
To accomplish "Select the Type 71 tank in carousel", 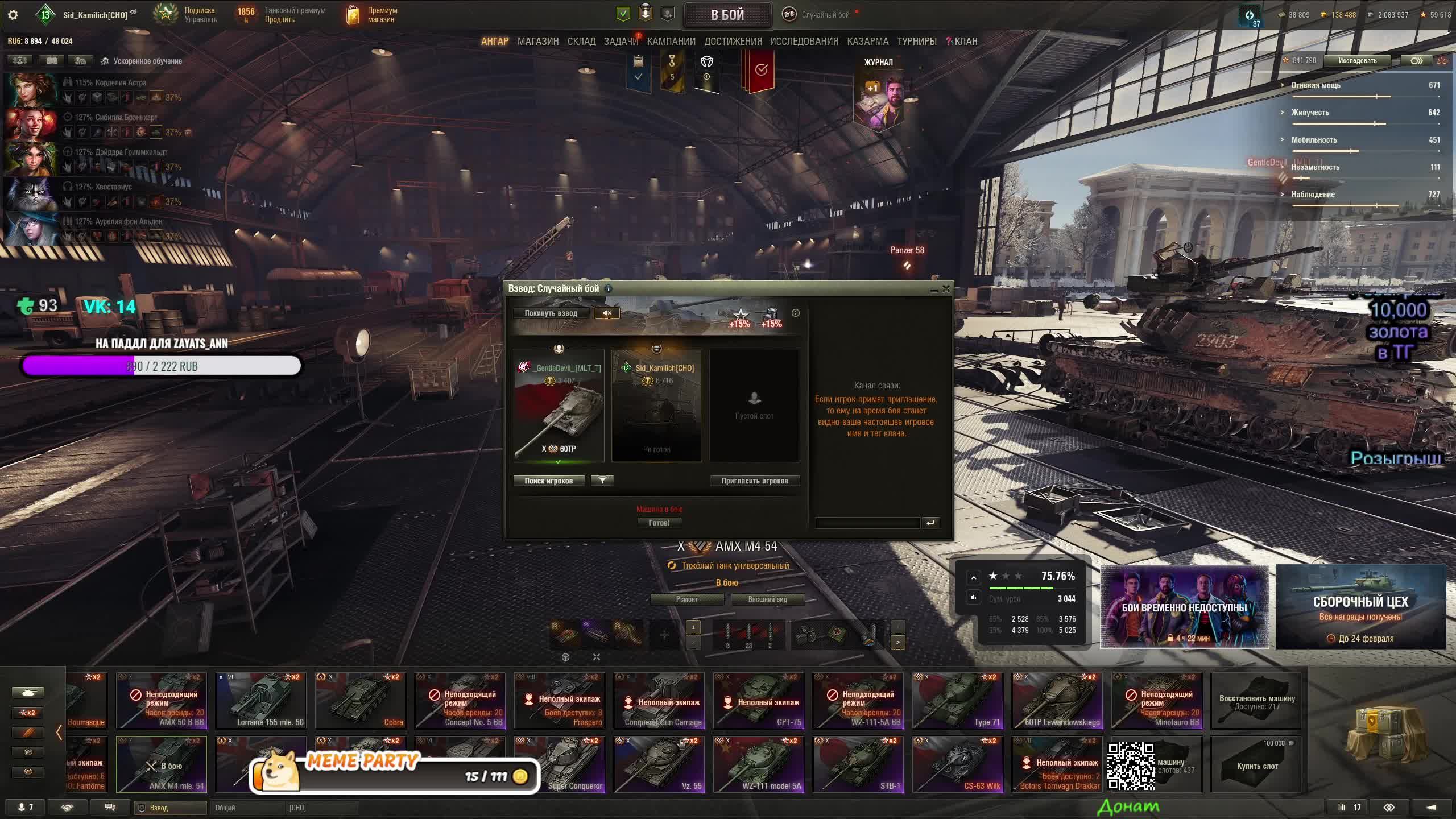I will pos(958,701).
